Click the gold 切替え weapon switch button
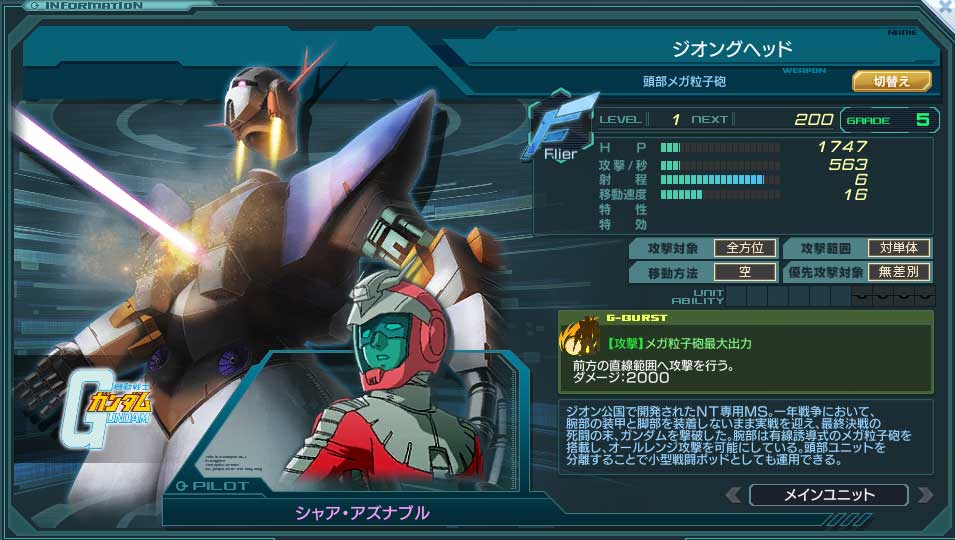The height and width of the screenshot is (540, 955). [x=891, y=81]
